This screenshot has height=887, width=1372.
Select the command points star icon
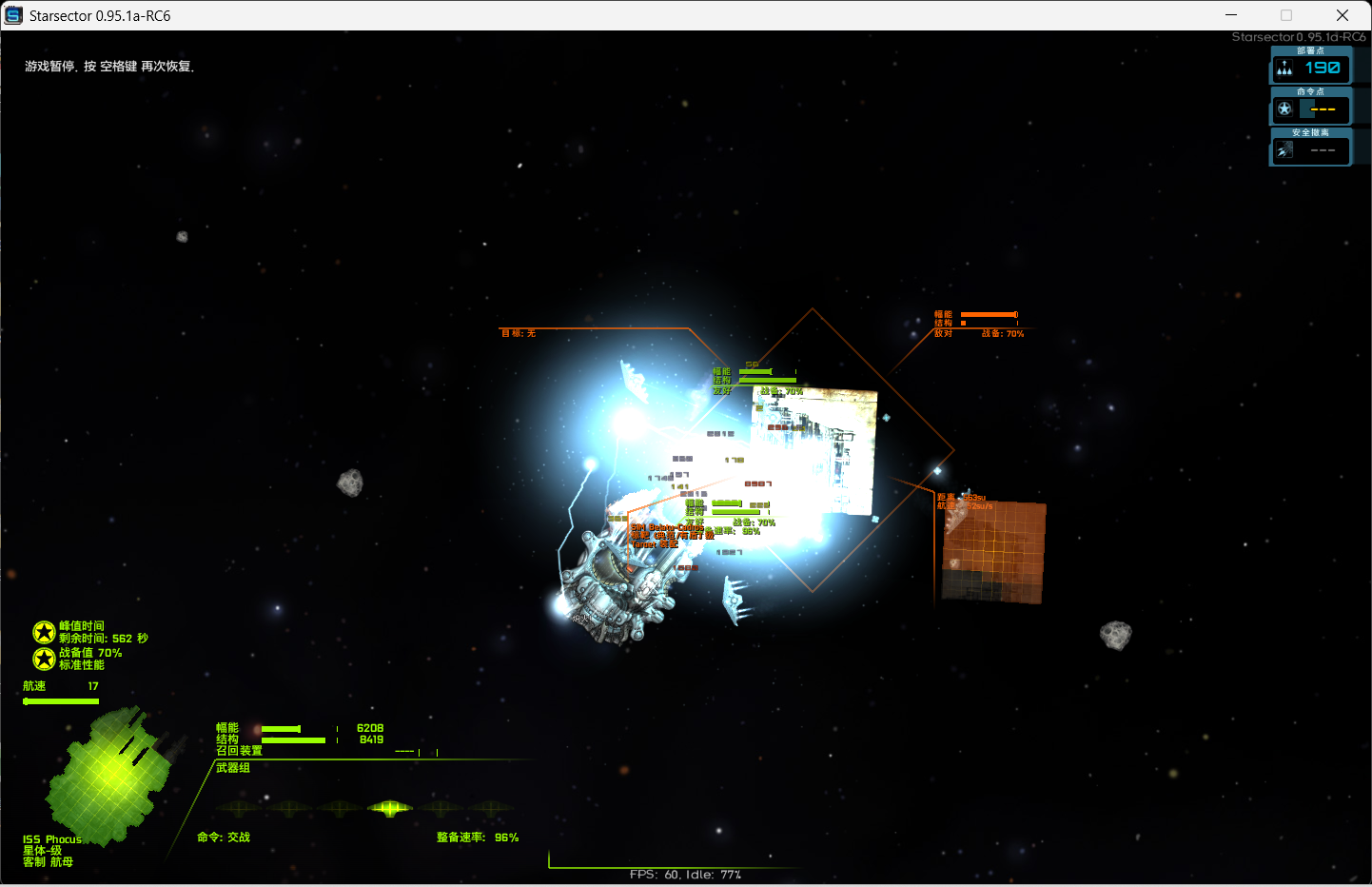click(x=1284, y=109)
